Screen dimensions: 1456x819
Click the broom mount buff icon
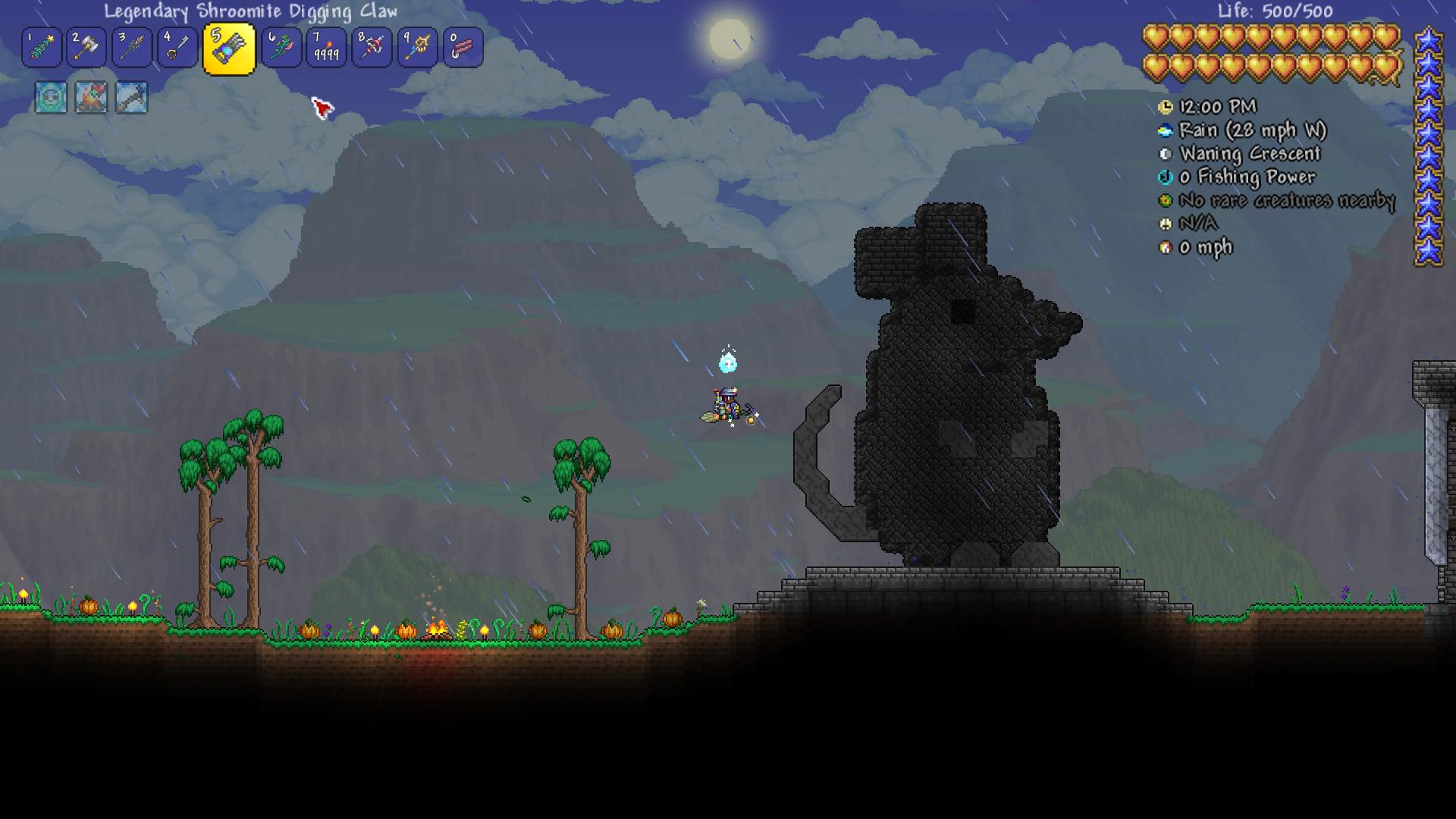(131, 98)
